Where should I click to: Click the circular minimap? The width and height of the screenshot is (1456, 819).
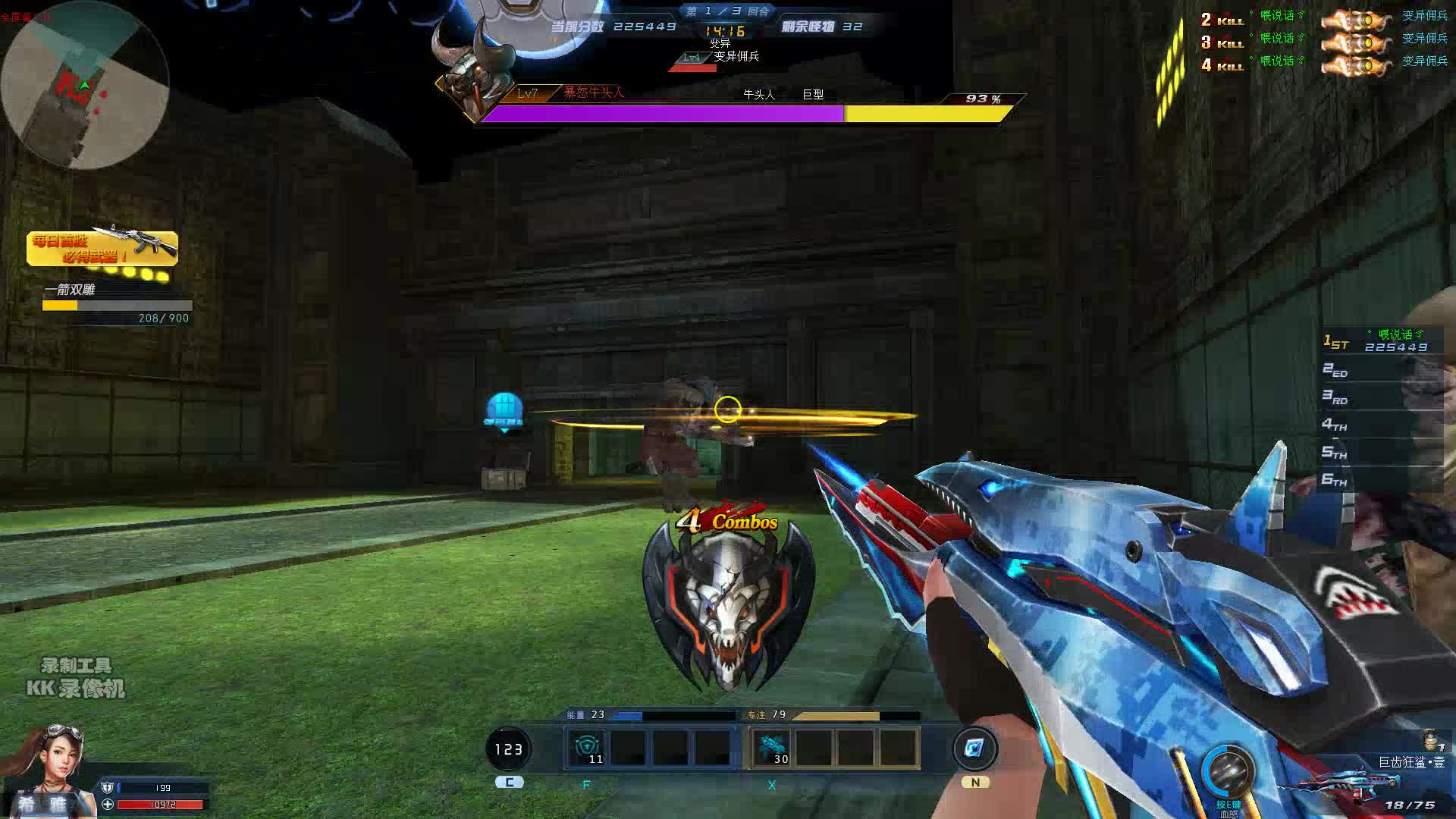[83, 85]
